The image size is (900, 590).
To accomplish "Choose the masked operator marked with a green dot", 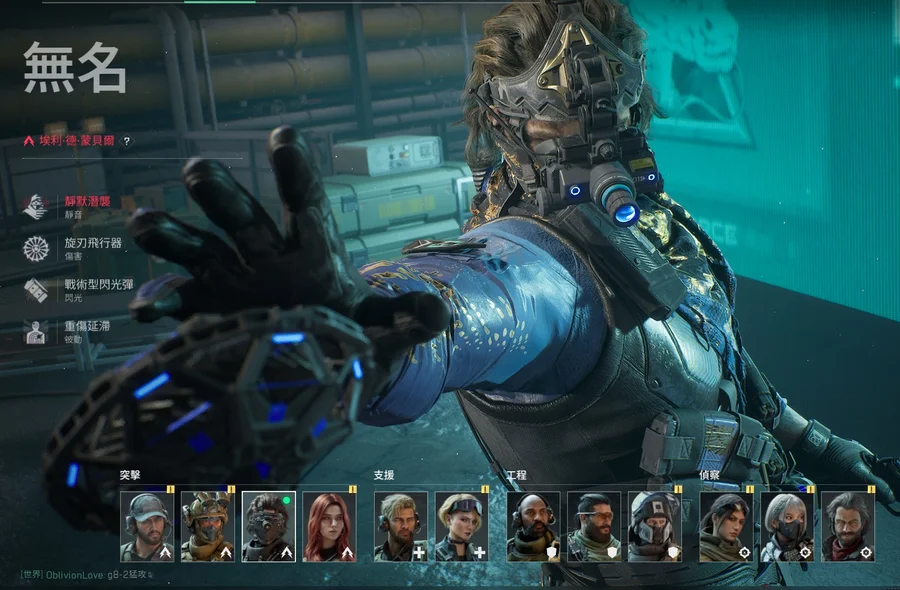I will [269, 526].
